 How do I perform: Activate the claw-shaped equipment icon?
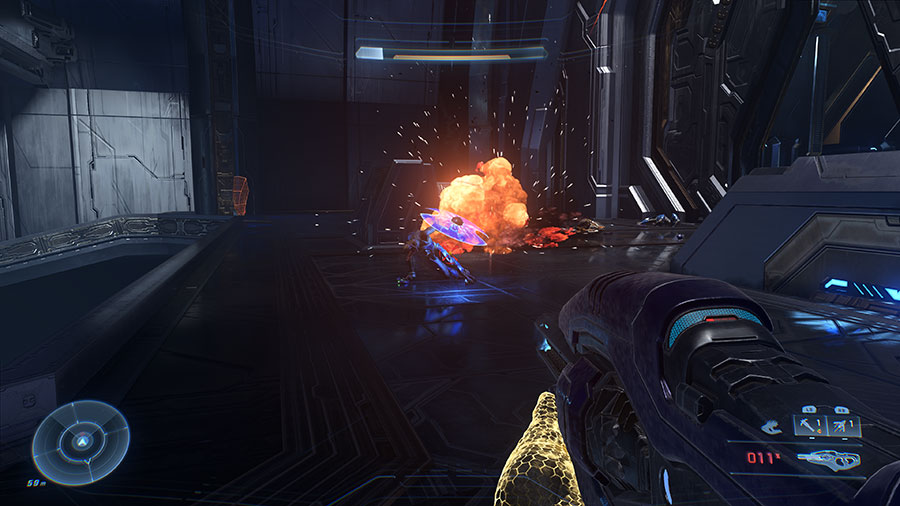point(770,427)
